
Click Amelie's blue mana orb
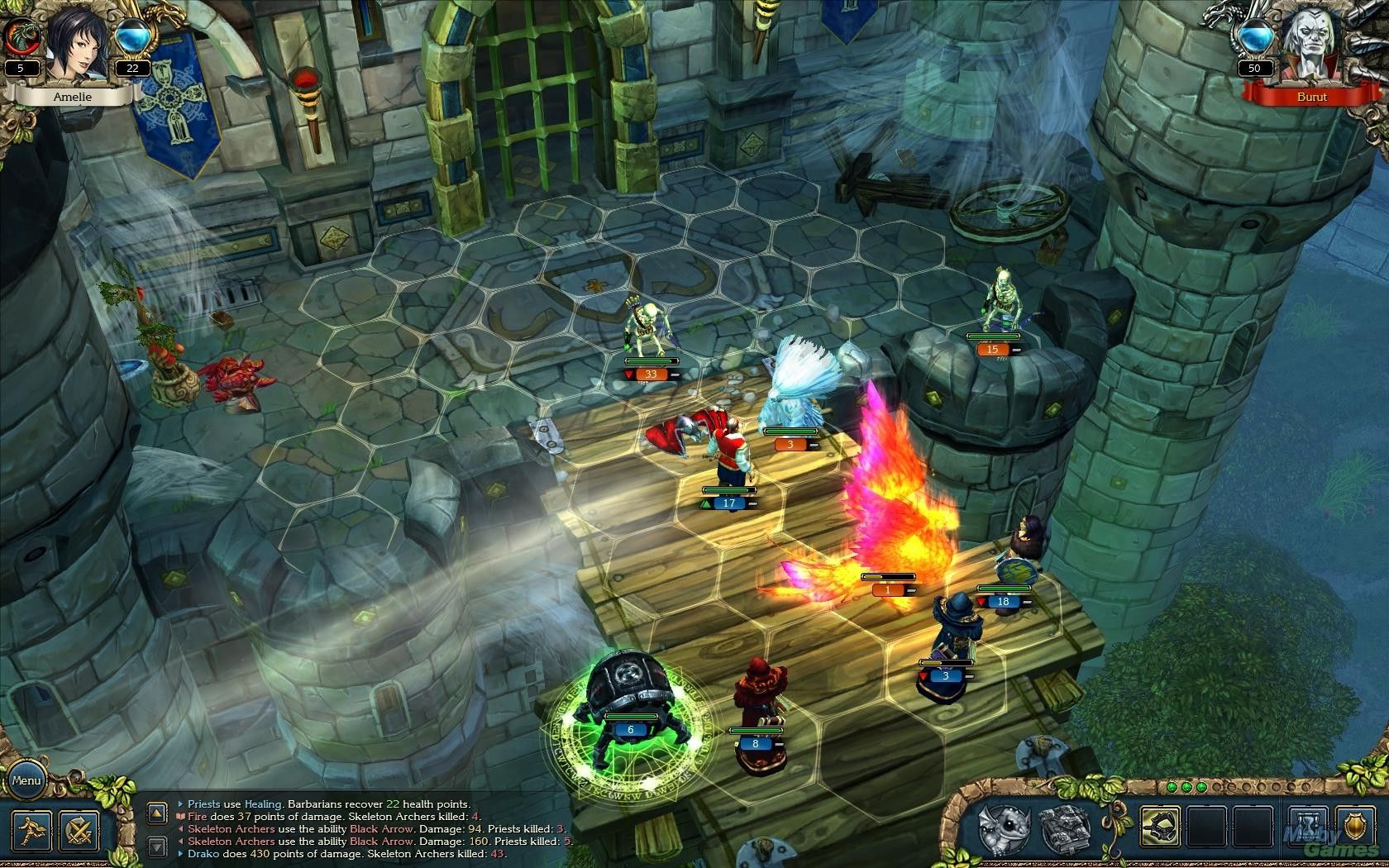132,38
